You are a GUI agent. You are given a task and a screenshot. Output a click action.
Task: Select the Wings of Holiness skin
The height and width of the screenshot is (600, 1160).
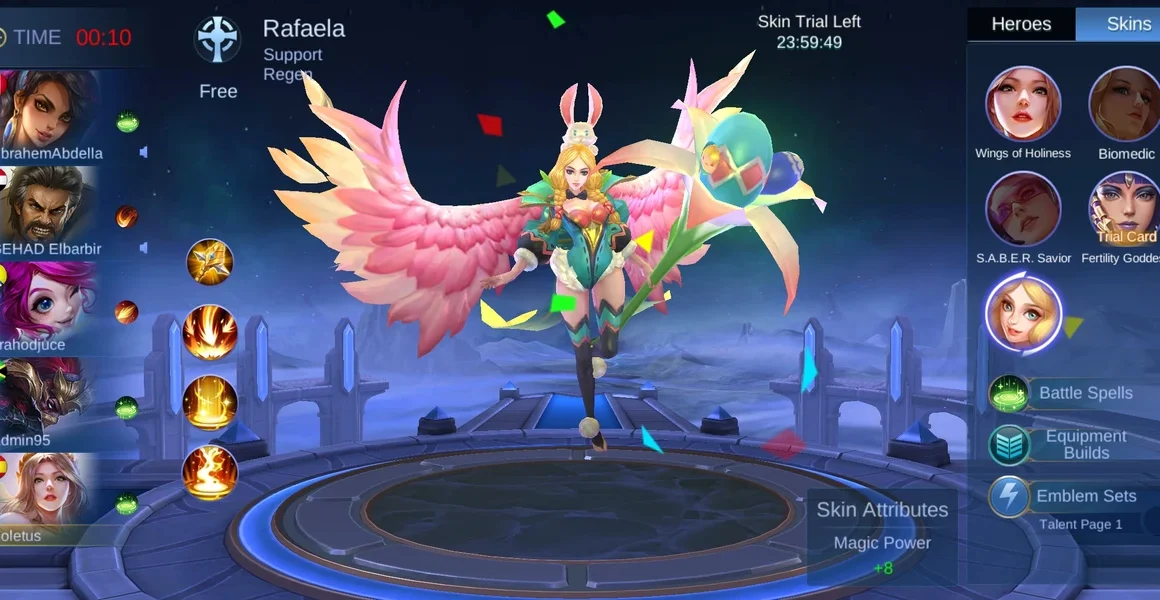point(1023,104)
